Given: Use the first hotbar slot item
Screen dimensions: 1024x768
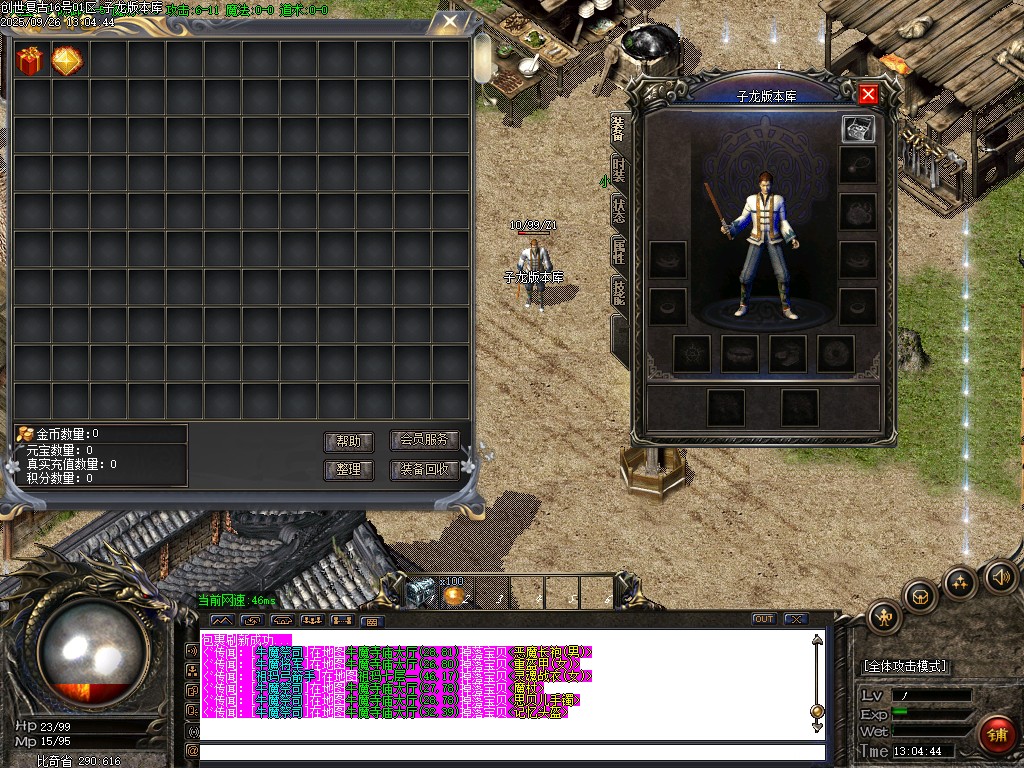Looking at the screenshot, I should 421,592.
